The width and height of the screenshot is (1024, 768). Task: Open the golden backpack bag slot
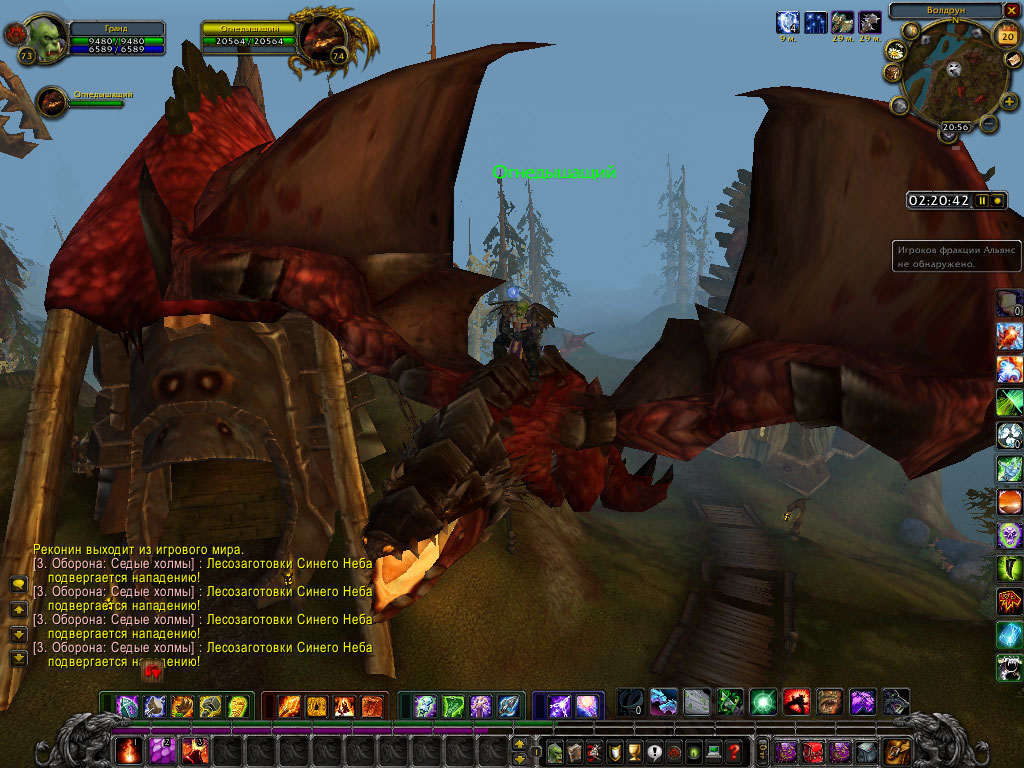coord(896,750)
